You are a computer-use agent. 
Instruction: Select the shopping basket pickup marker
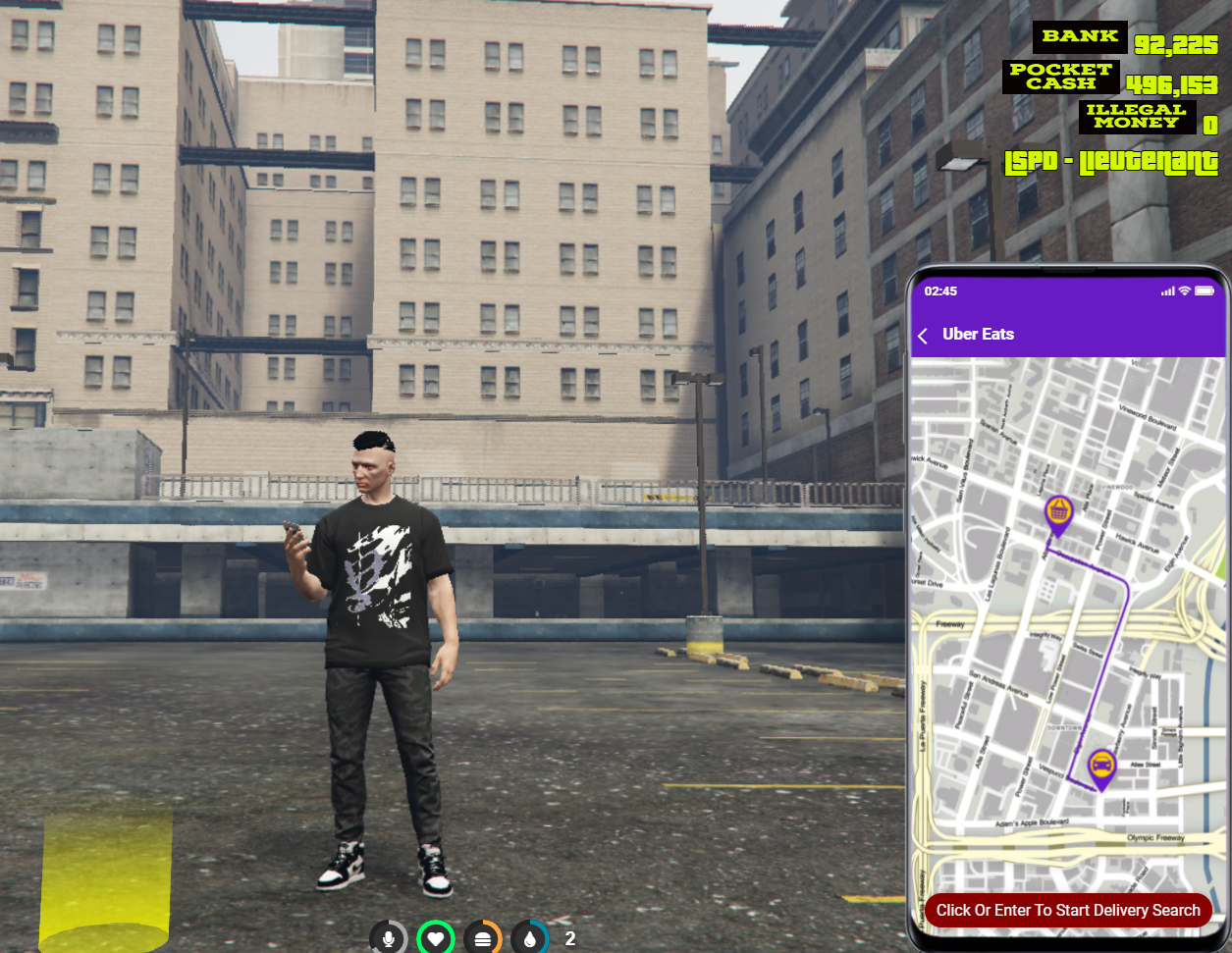click(1058, 513)
